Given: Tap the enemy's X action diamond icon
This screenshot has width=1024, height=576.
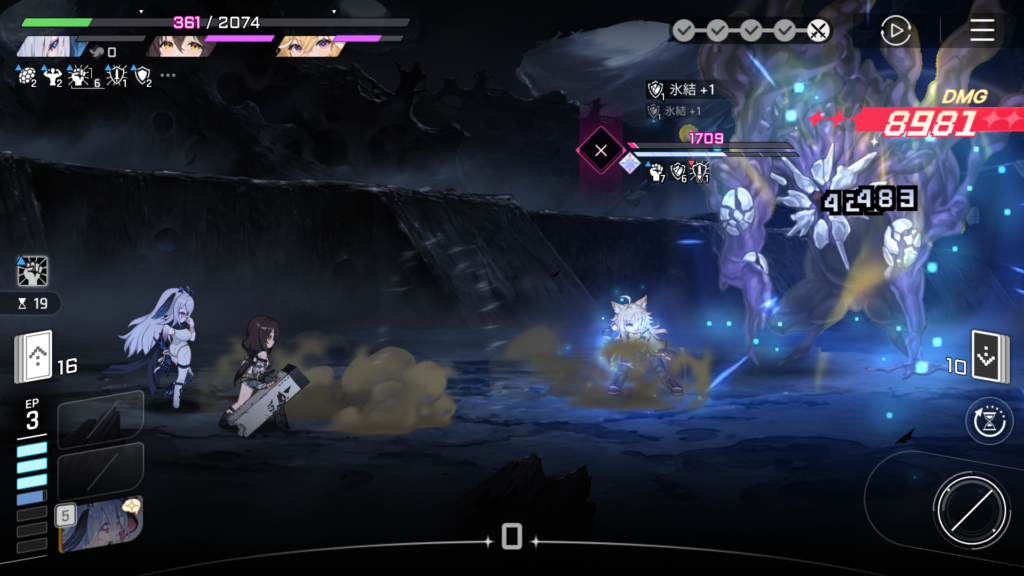Looking at the screenshot, I should [x=600, y=151].
